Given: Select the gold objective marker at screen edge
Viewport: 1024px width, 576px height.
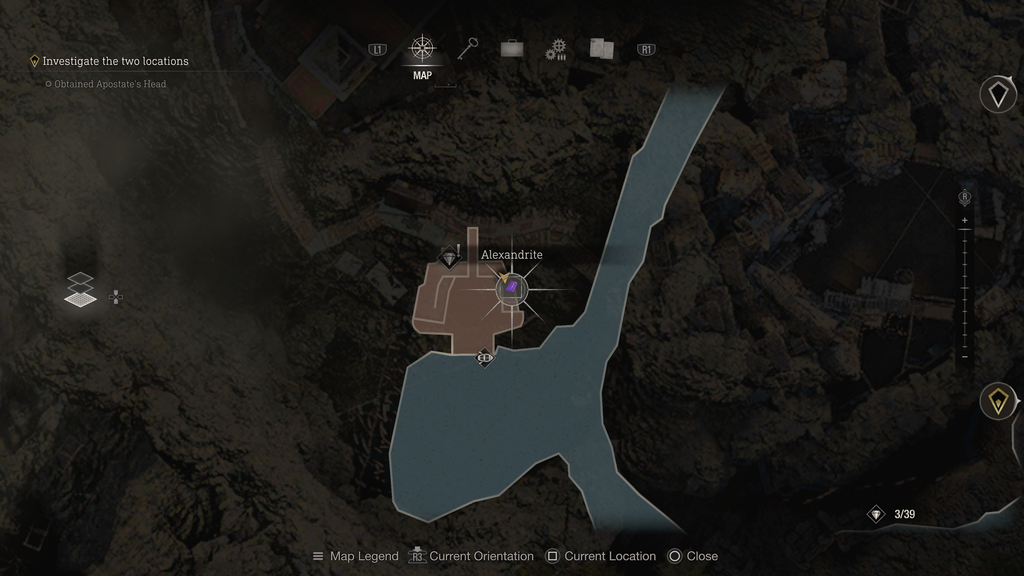Looking at the screenshot, I should tap(996, 401).
